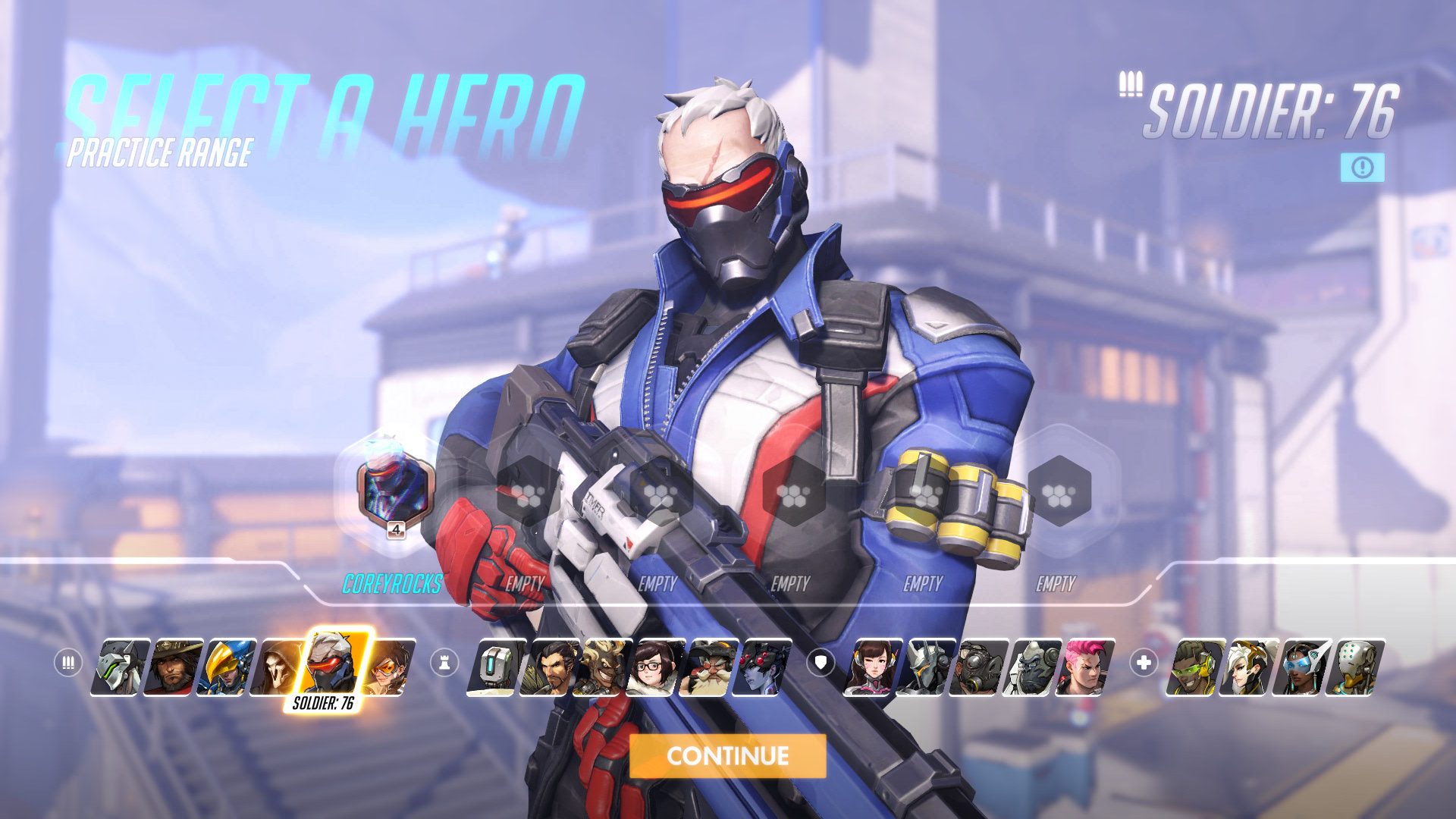This screenshot has height=819, width=1456.
Task: Select Reaper from offense heroes
Action: tap(279, 667)
